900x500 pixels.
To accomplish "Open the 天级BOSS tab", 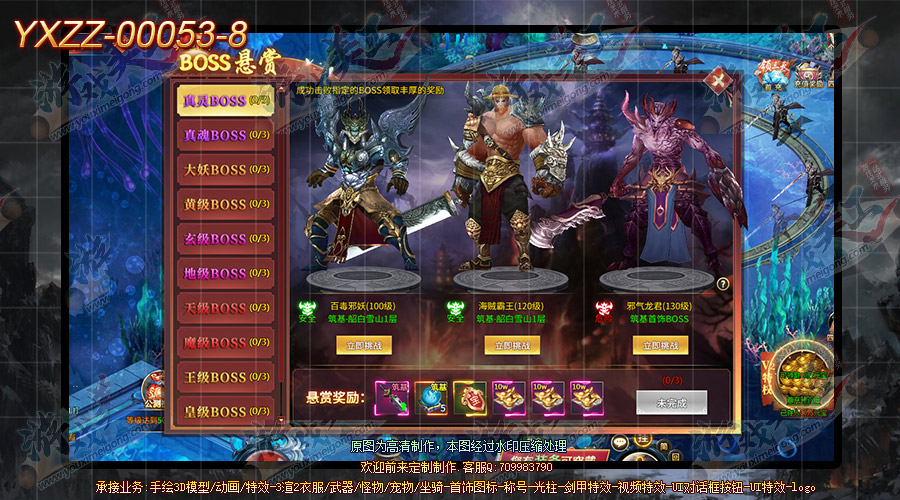I will pos(225,308).
